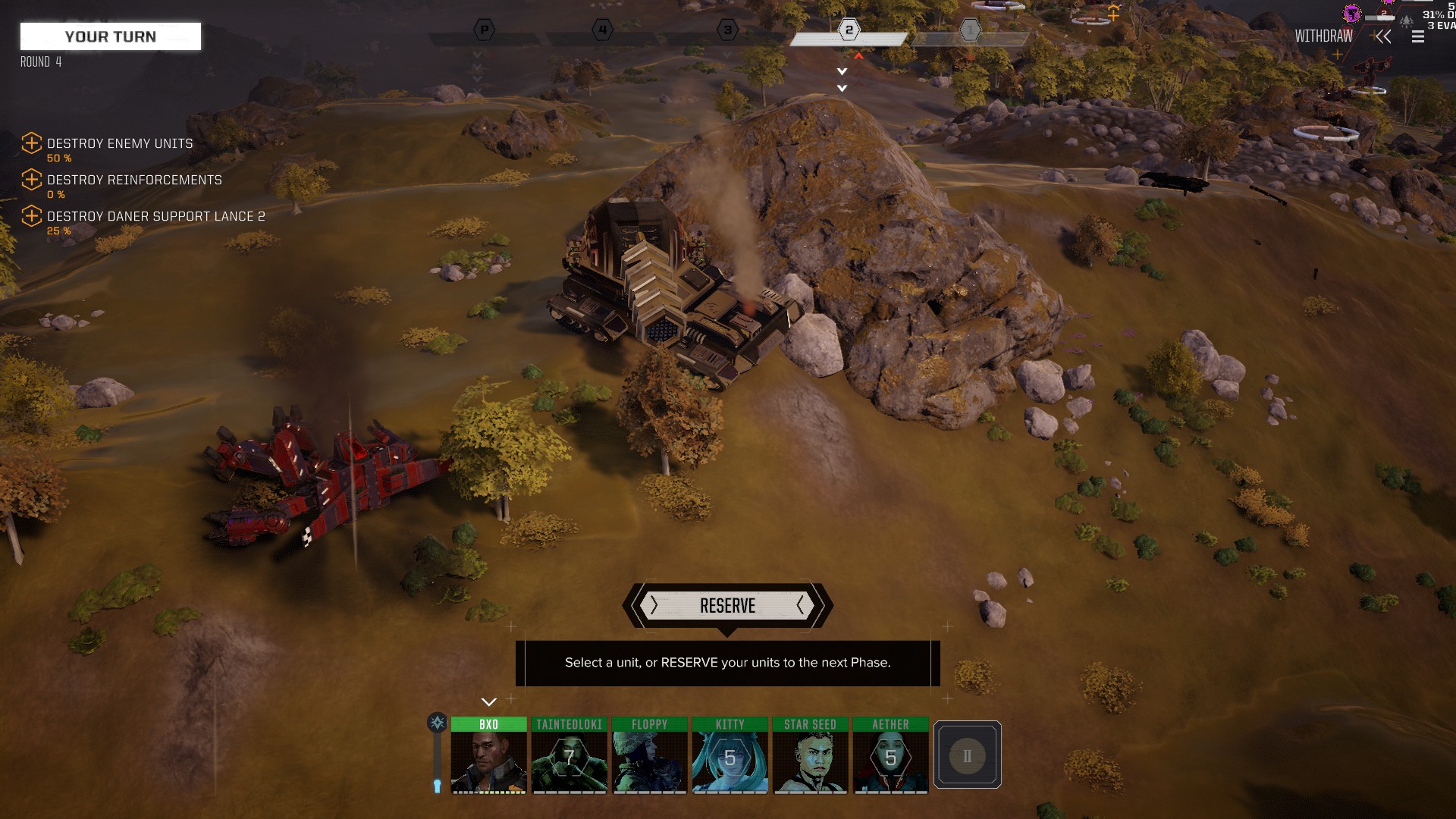
Task: Toggle the double-chevron speed-up control
Action: [1383, 36]
